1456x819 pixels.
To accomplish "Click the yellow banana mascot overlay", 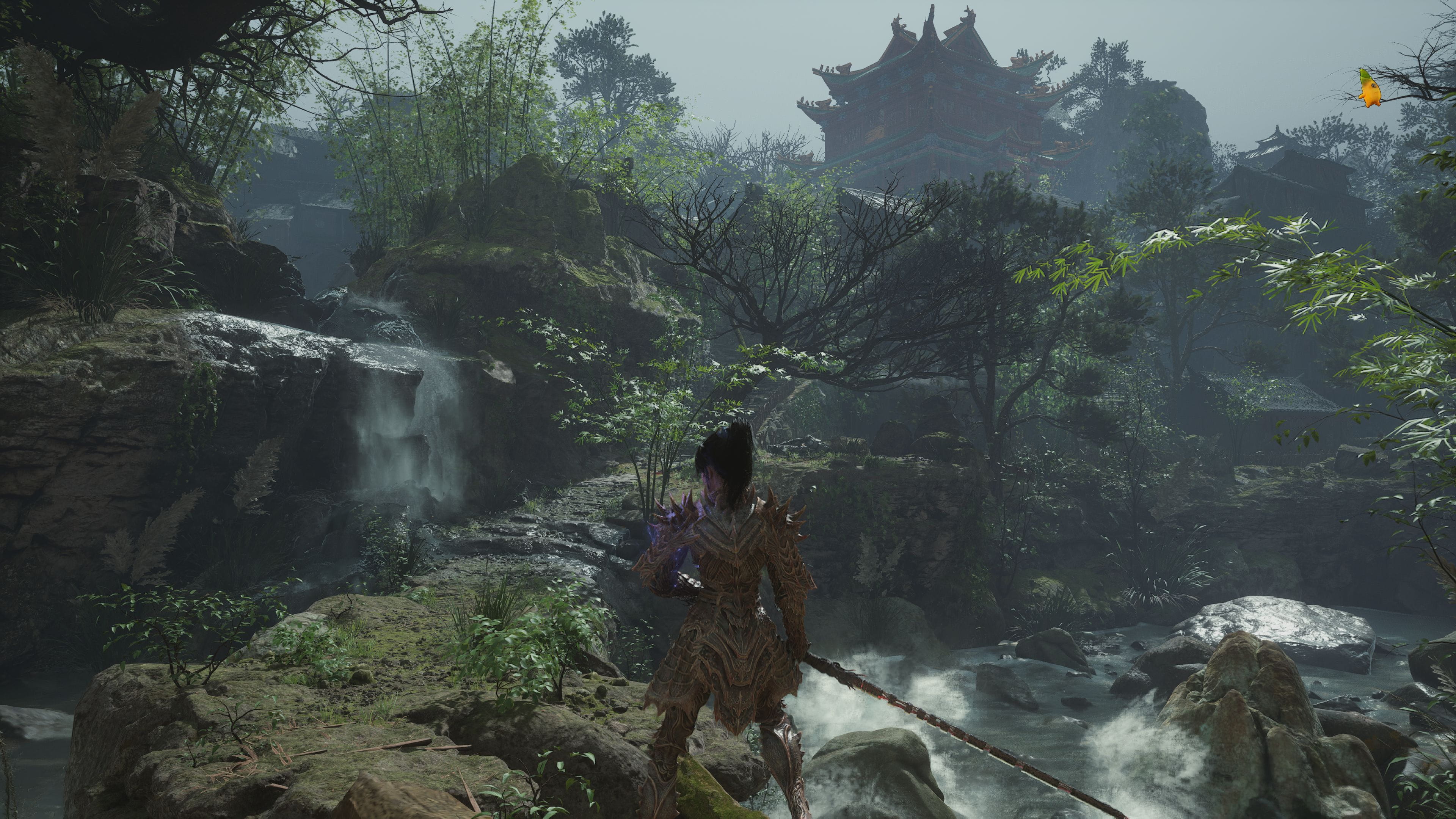I will tap(1370, 89).
